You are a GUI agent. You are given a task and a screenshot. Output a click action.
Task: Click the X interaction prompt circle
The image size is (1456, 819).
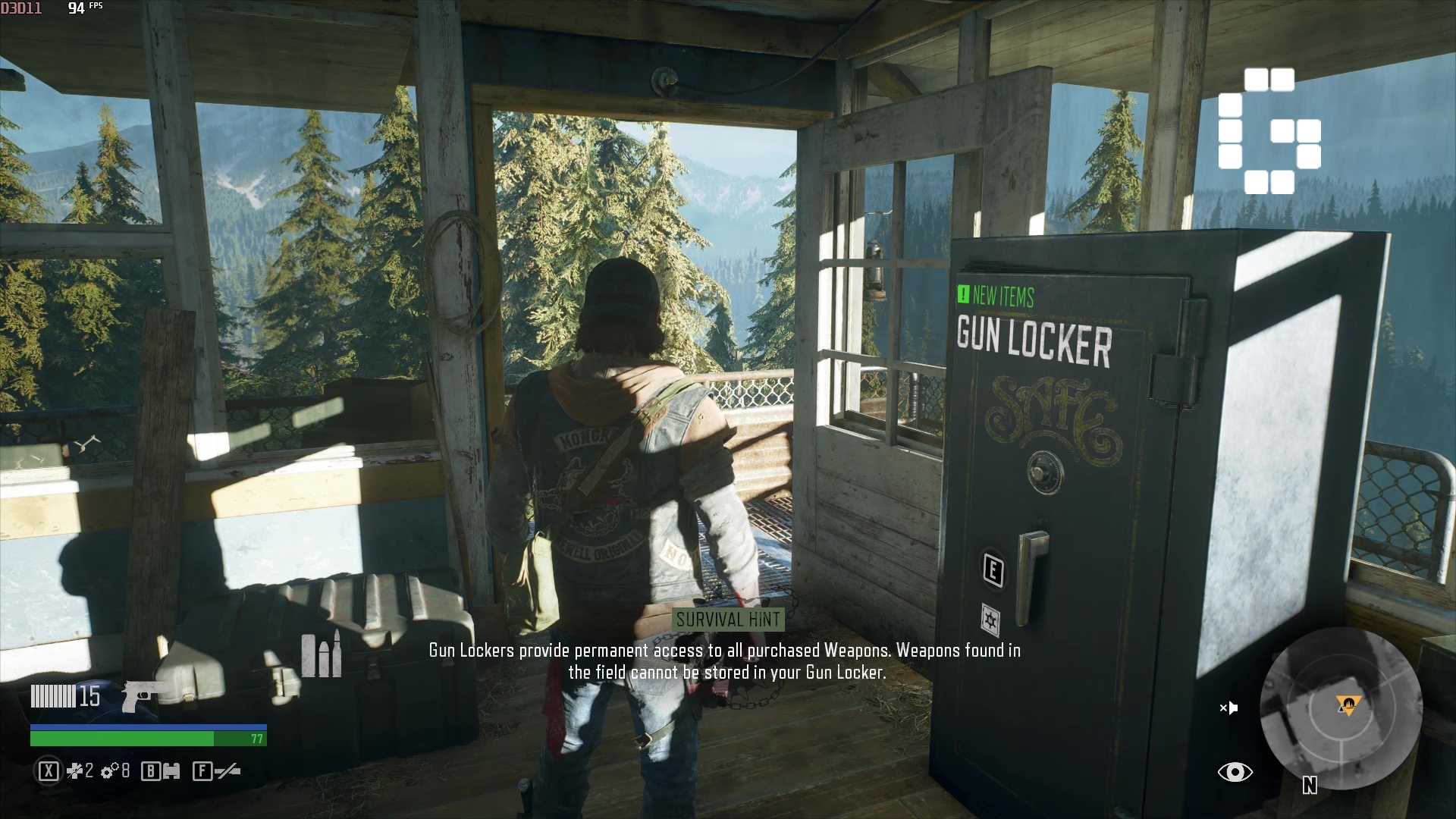[x=48, y=771]
